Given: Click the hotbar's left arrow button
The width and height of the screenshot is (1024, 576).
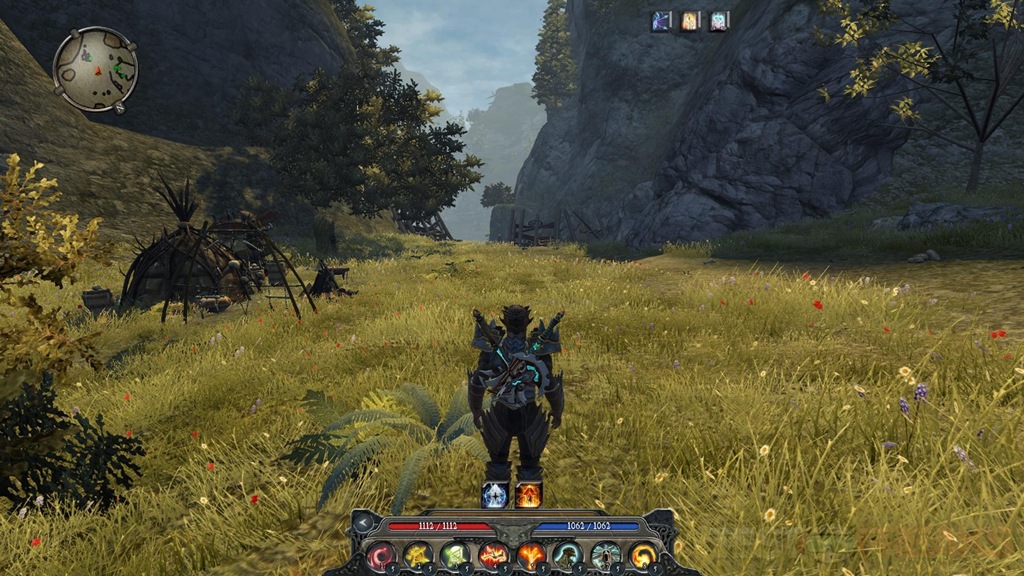Looking at the screenshot, I should 364,524.
